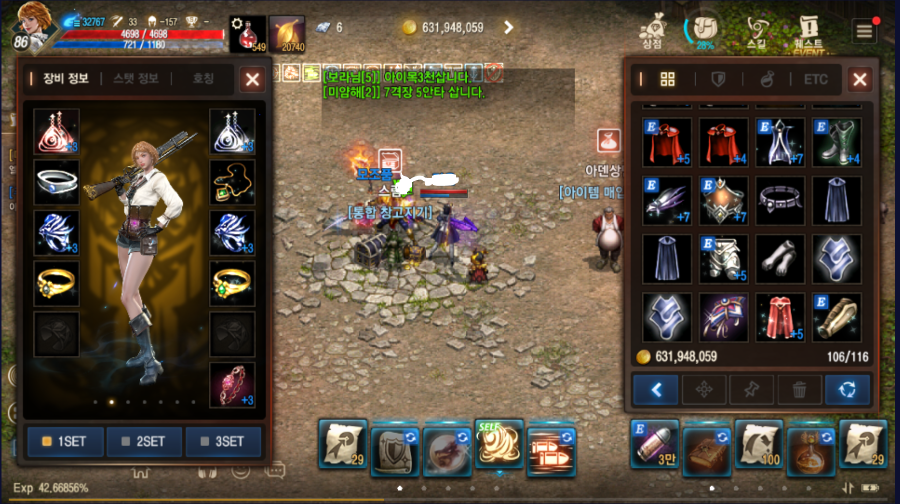Activate the 1SET equipment preset
The height and width of the screenshot is (504, 900).
coord(63,441)
